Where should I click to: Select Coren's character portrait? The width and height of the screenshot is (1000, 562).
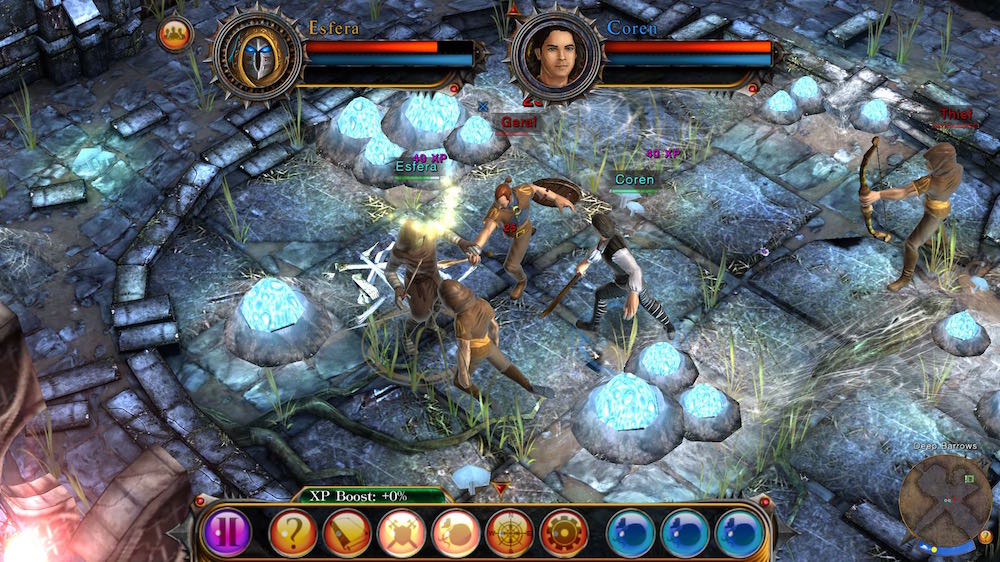[557, 54]
